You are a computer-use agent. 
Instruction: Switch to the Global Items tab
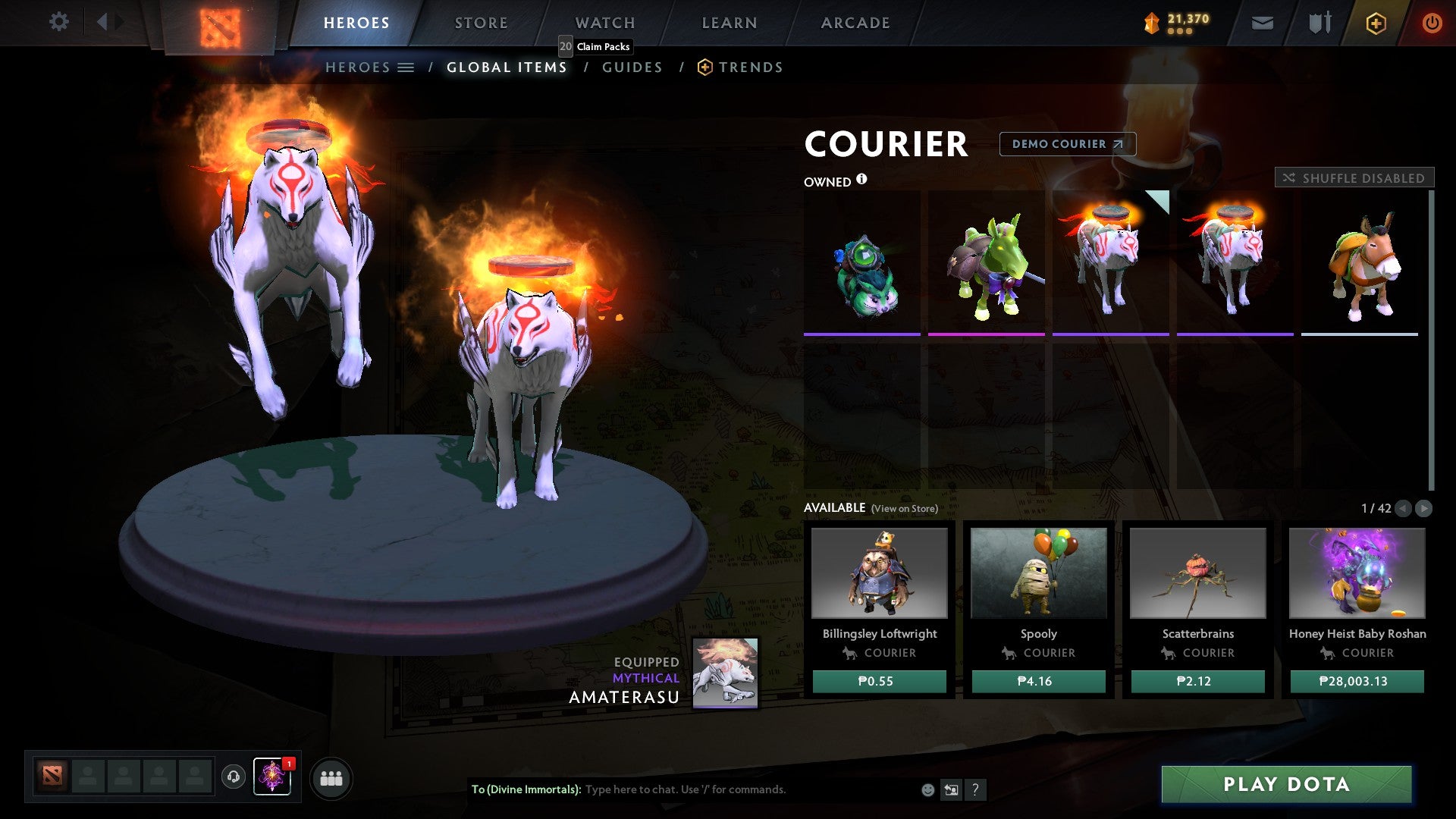pyautogui.click(x=507, y=67)
